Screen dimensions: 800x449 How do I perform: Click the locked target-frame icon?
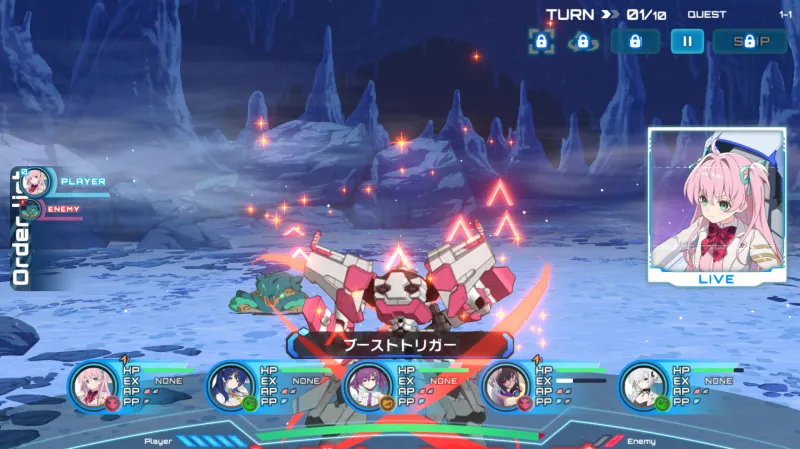541,41
